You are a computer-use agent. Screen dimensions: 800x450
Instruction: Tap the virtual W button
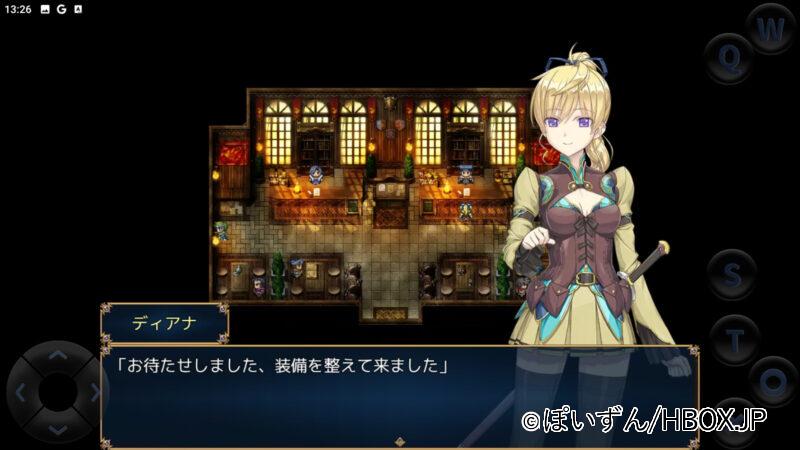(x=770, y=30)
